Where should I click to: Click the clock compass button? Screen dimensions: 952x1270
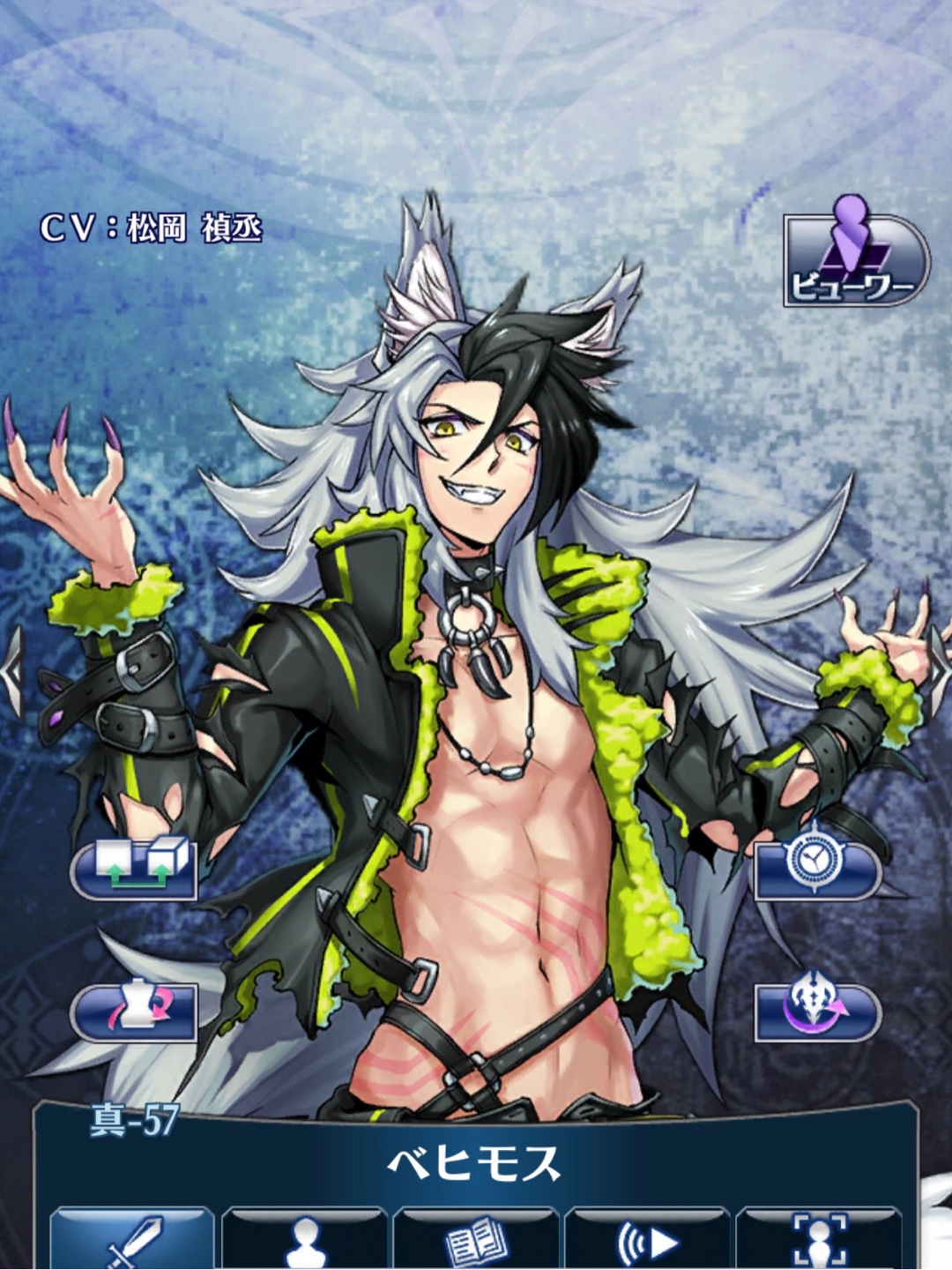pyautogui.click(x=818, y=868)
